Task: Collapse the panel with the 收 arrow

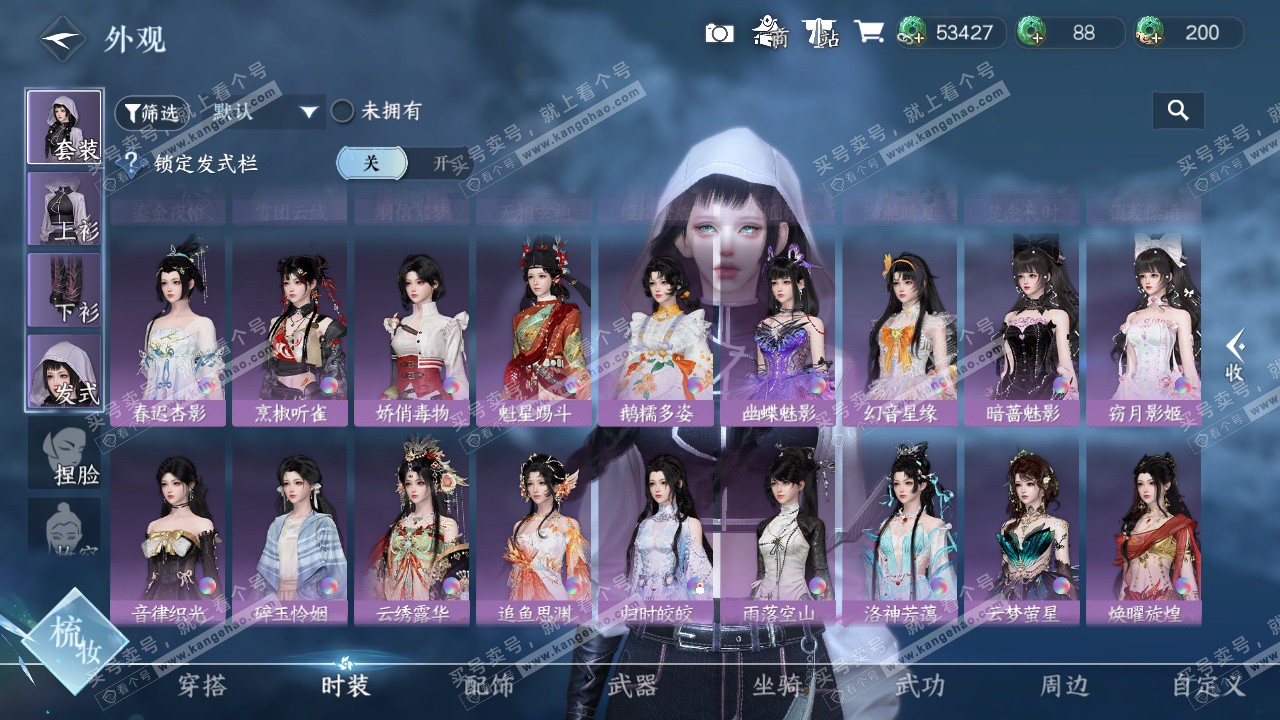Action: click(1235, 355)
